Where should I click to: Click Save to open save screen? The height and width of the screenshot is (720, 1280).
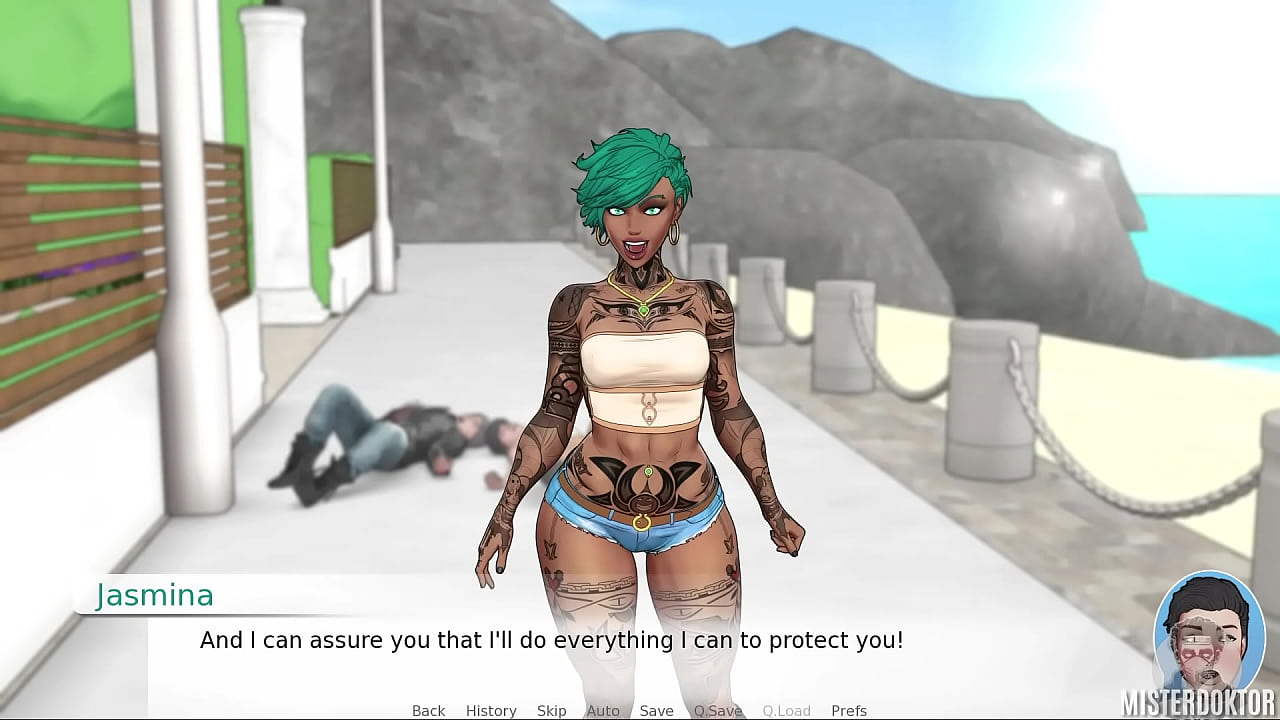click(656, 710)
